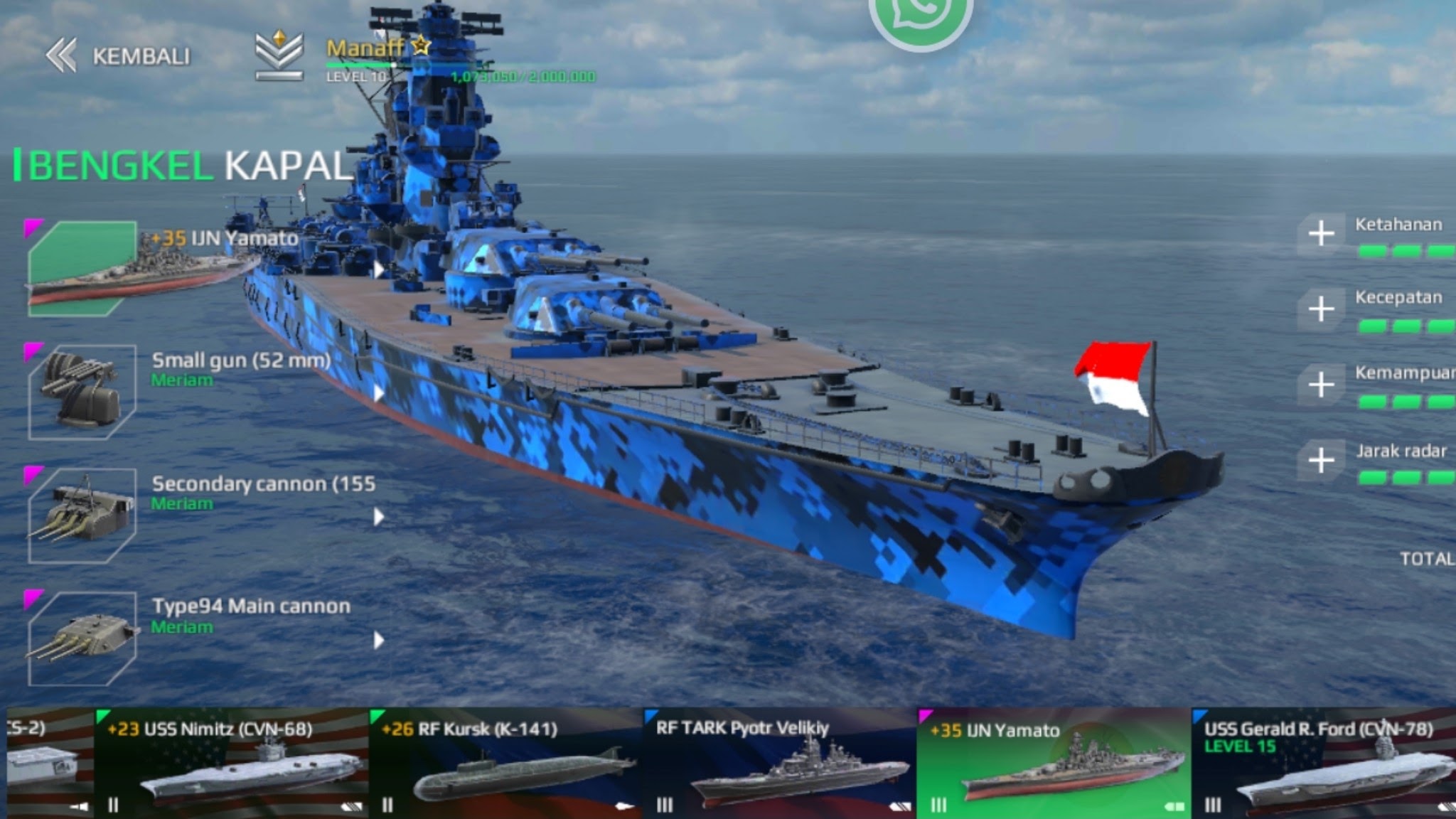Boost Jarak radar with plus button

[1321, 461]
